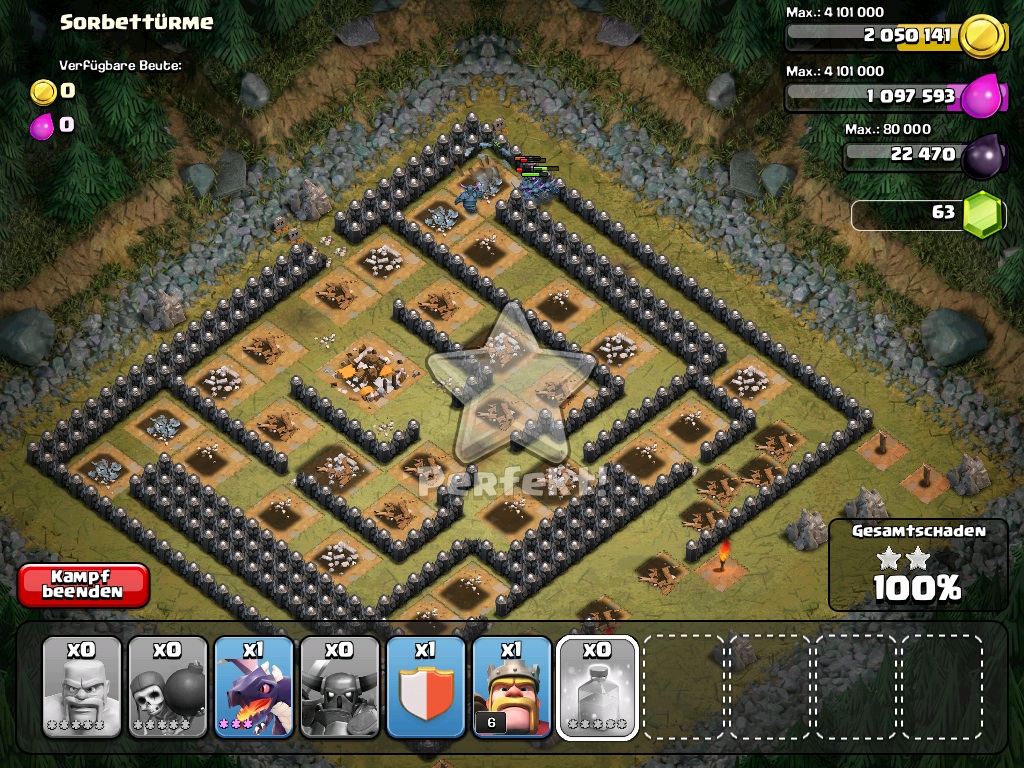Viewport: 1024px width, 768px height.
Task: Select the Barbarian King hero slot
Action: tap(512, 687)
